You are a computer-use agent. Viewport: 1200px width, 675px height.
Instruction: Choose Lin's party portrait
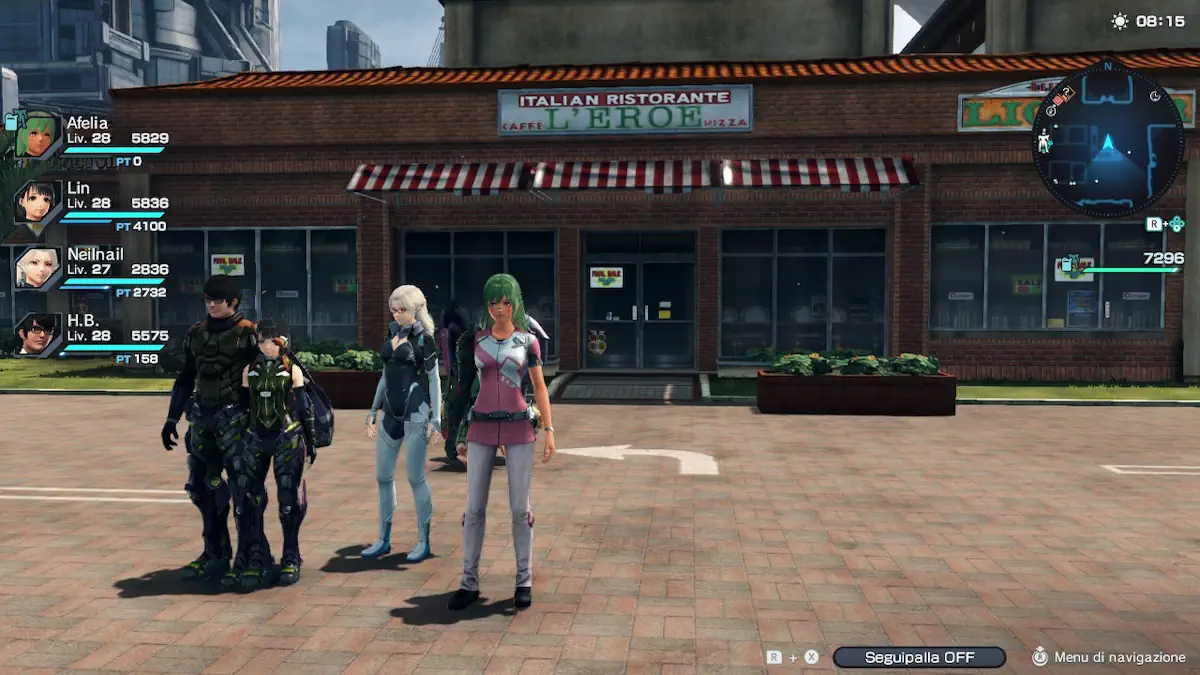[x=38, y=202]
